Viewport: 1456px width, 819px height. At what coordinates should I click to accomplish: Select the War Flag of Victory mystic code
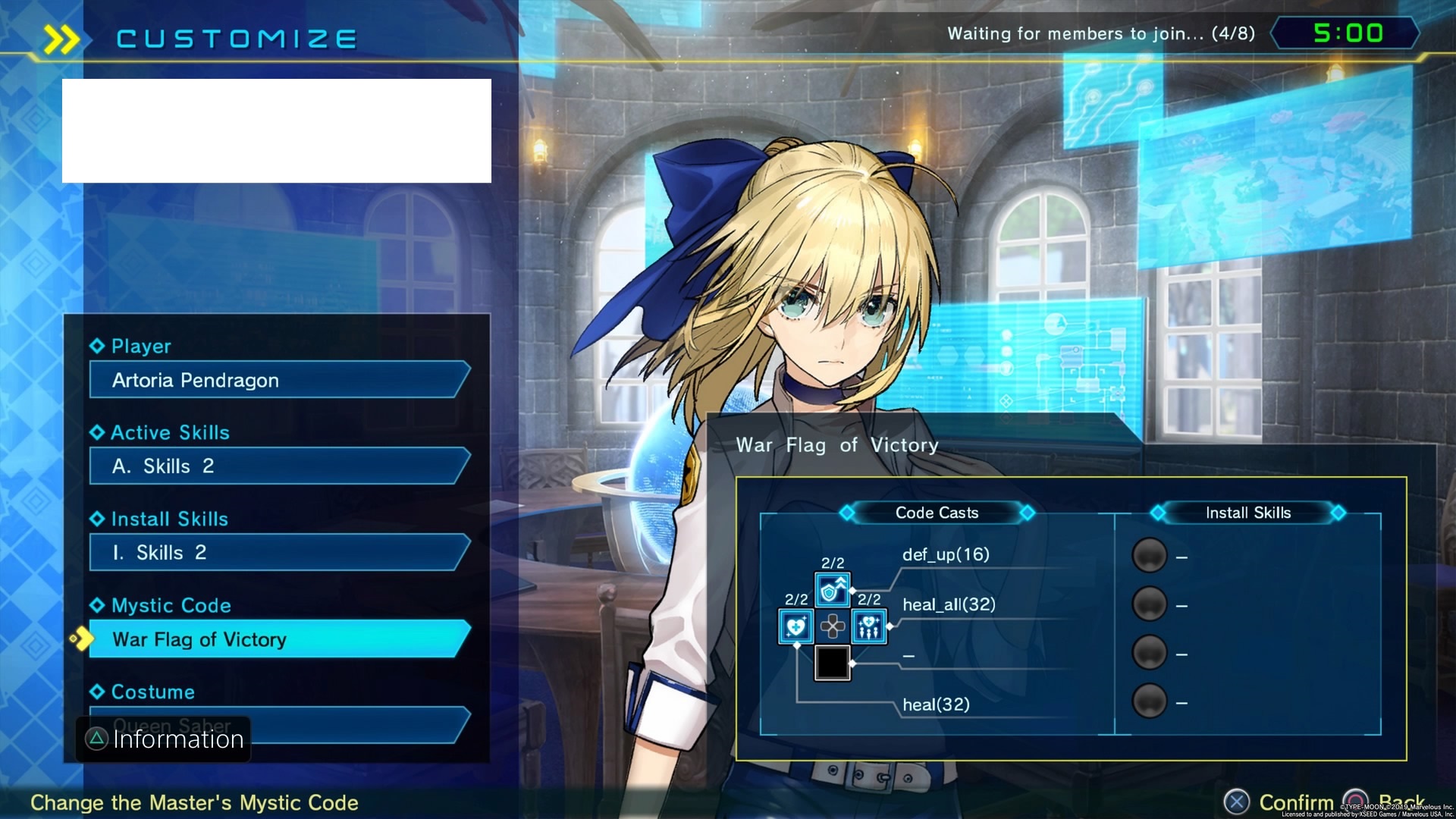pyautogui.click(x=278, y=639)
